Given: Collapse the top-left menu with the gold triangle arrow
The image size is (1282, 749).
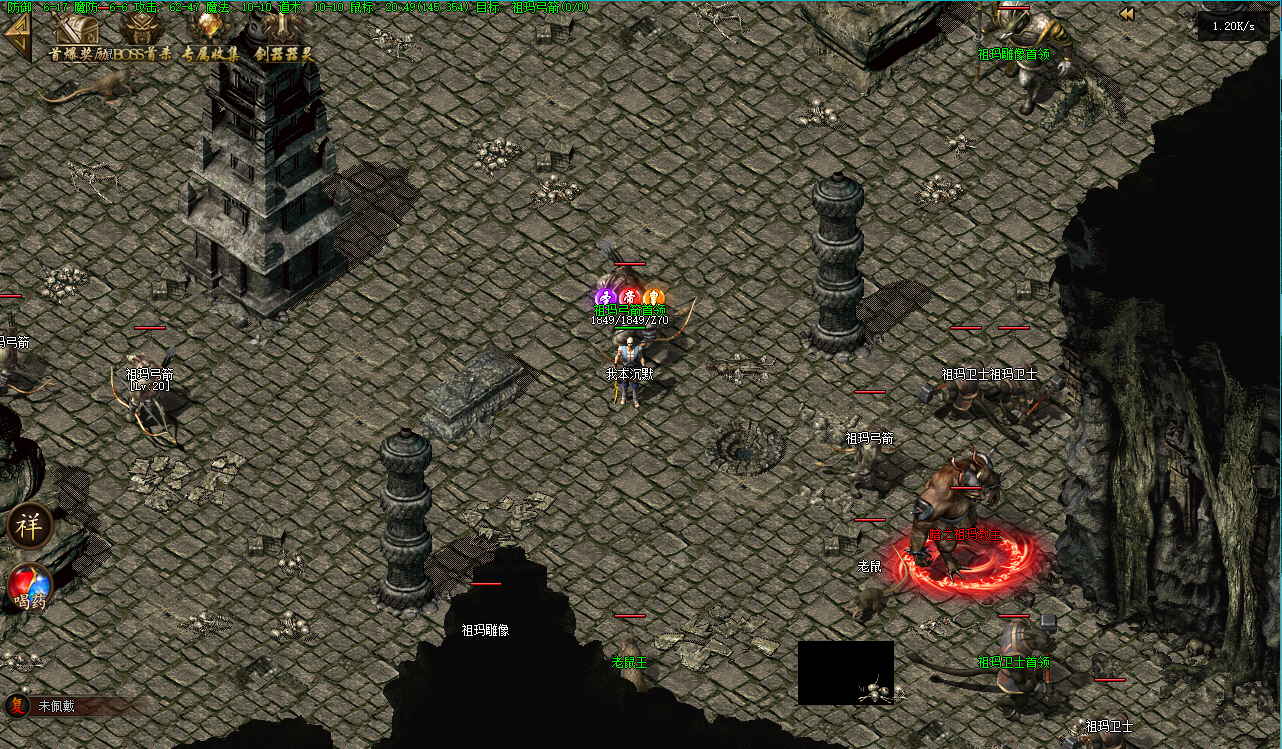Looking at the screenshot, I should 16,37.
